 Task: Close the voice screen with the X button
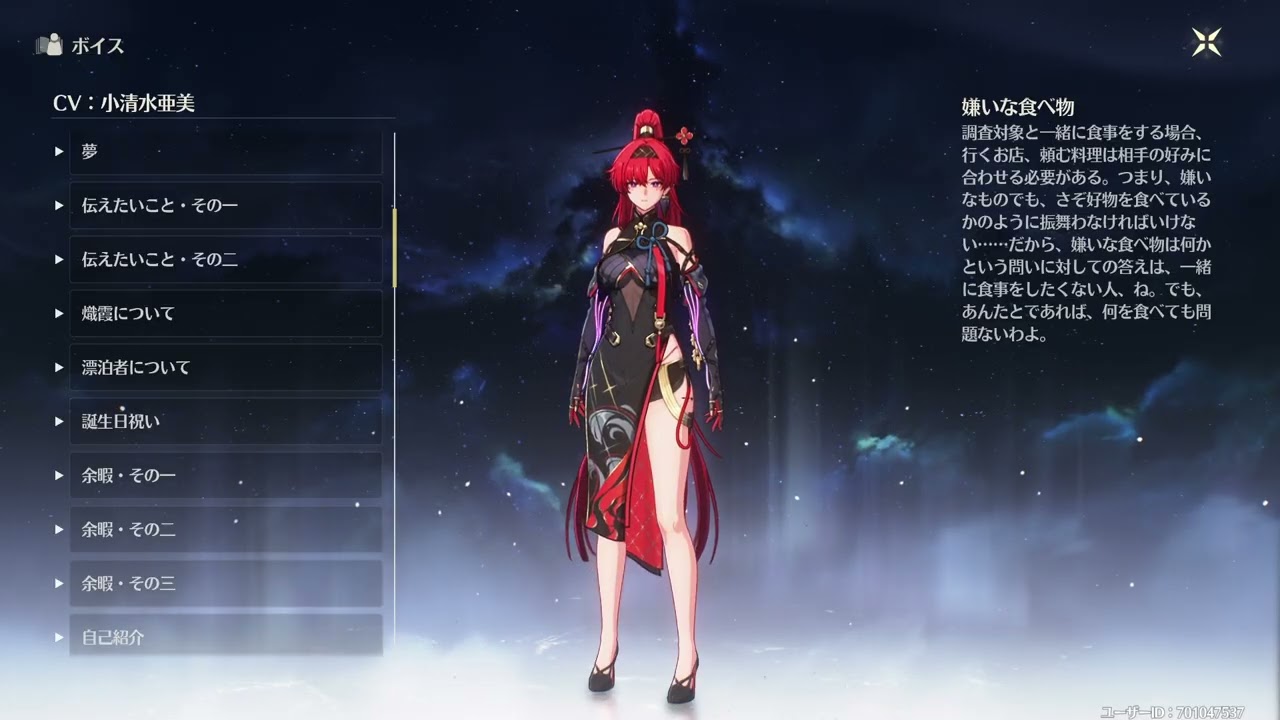(1206, 42)
